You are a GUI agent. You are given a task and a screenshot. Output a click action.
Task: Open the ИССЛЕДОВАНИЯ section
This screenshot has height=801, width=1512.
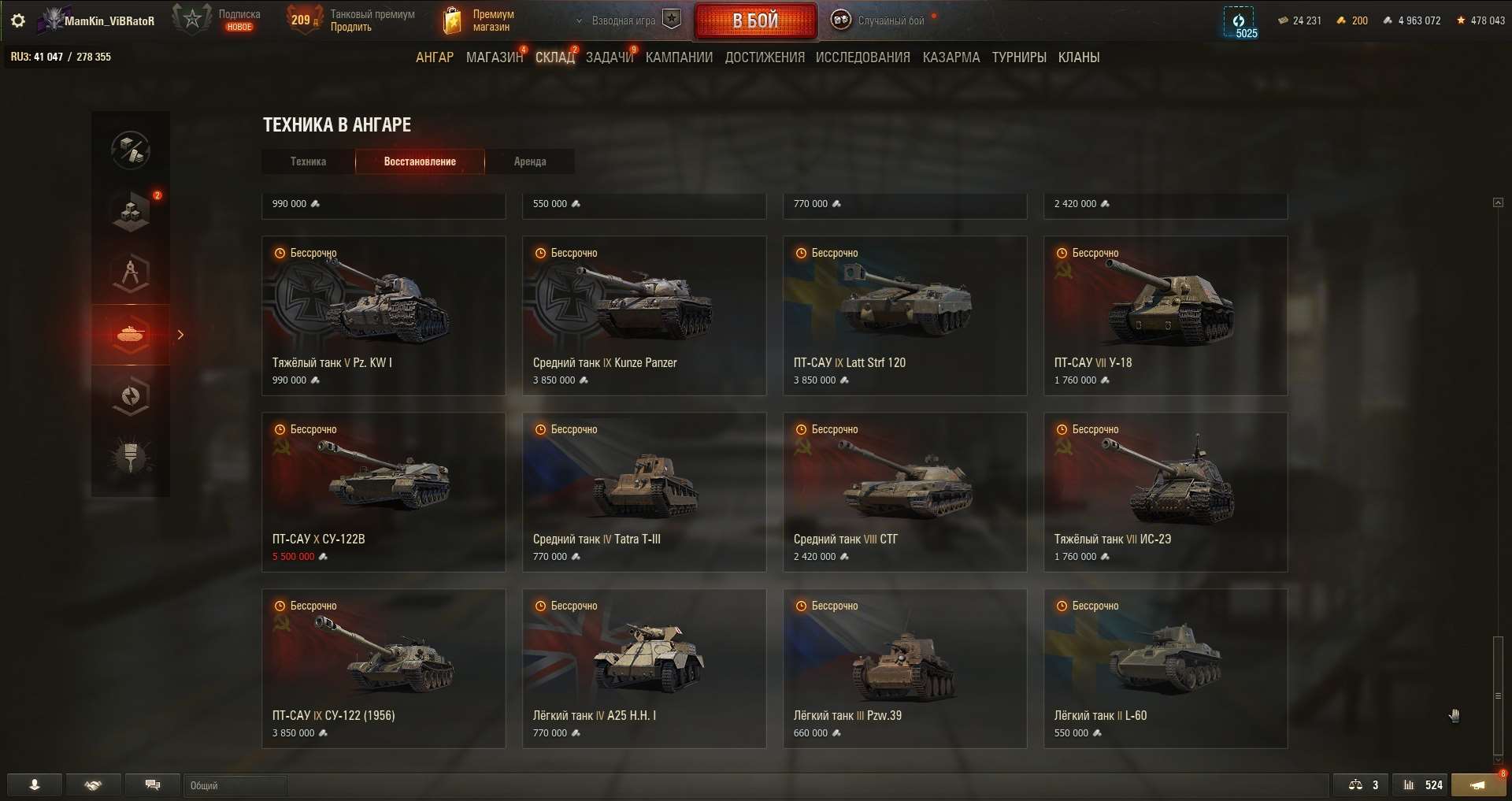(863, 57)
